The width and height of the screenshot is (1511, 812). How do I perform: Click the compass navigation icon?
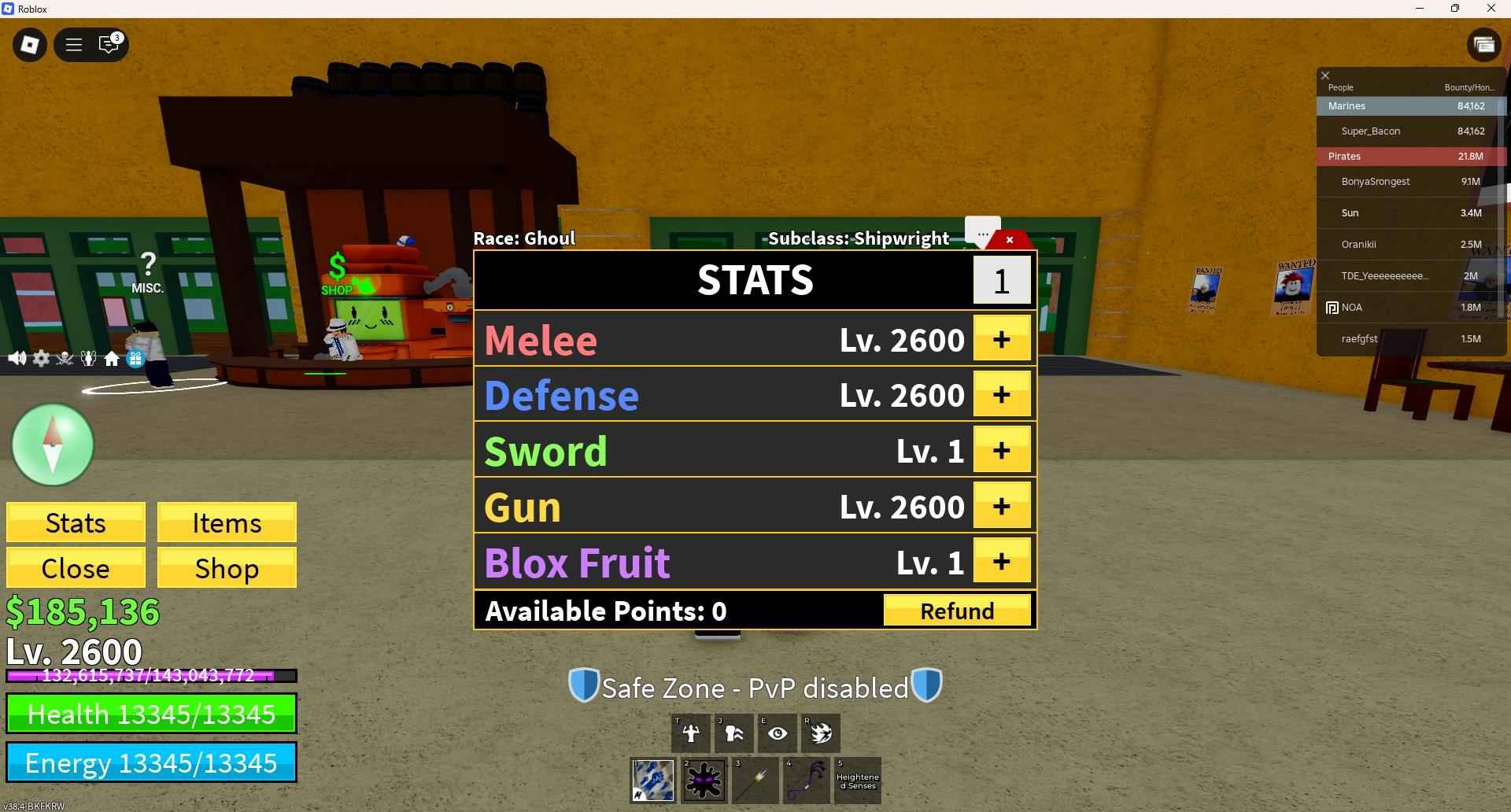point(52,445)
